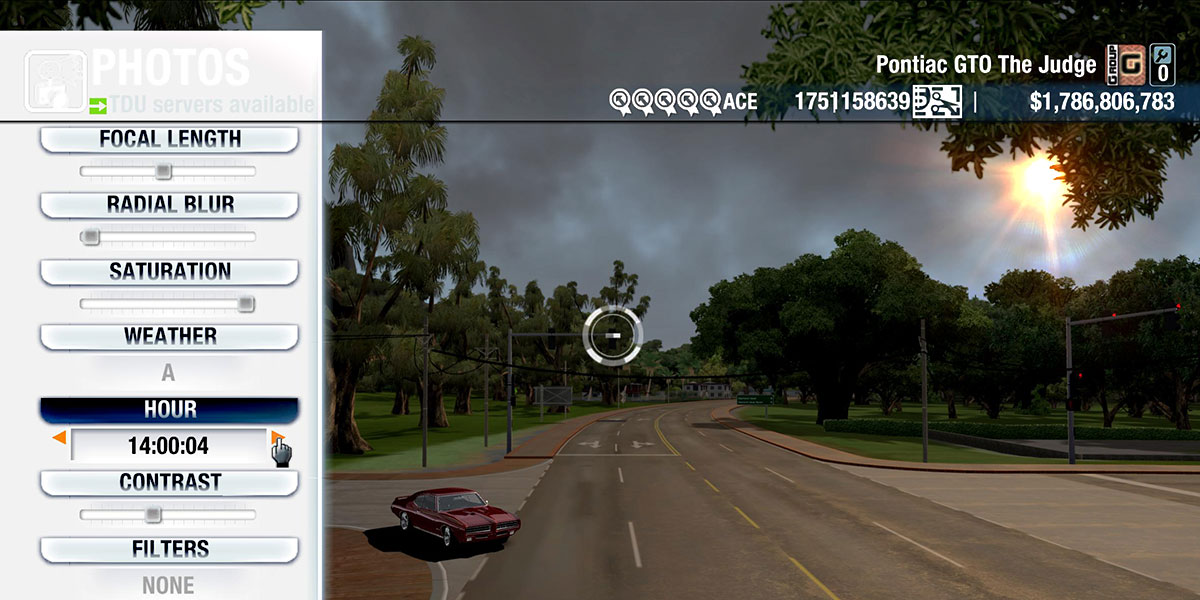Click the Contrast slider handle
This screenshot has width=1200, height=600.
coord(152,515)
